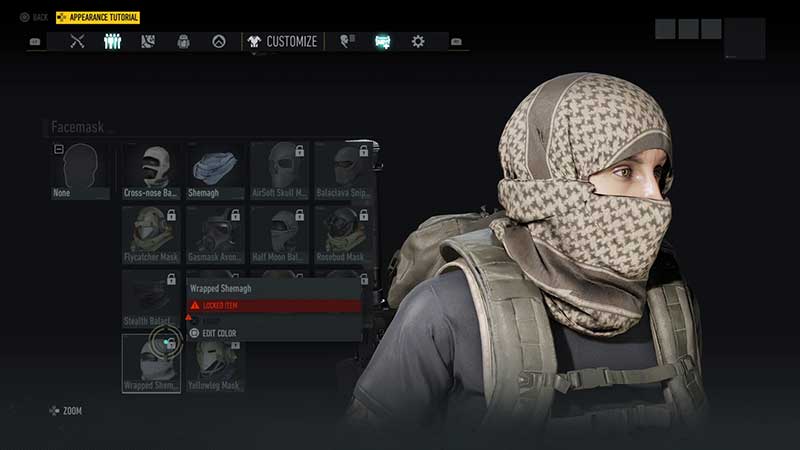Open the squad members tab
The image size is (800, 450).
pos(113,42)
